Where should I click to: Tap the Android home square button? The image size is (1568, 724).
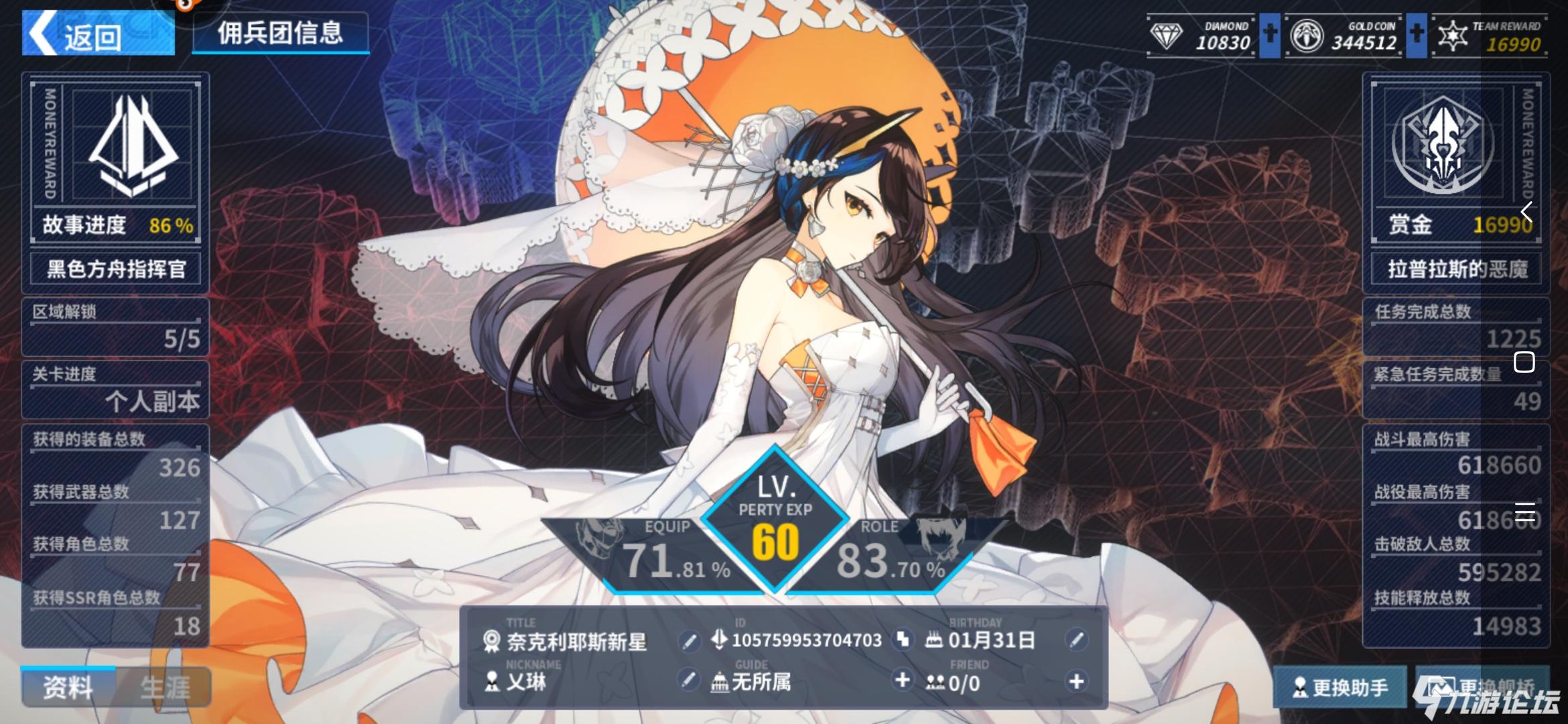pos(1524,363)
